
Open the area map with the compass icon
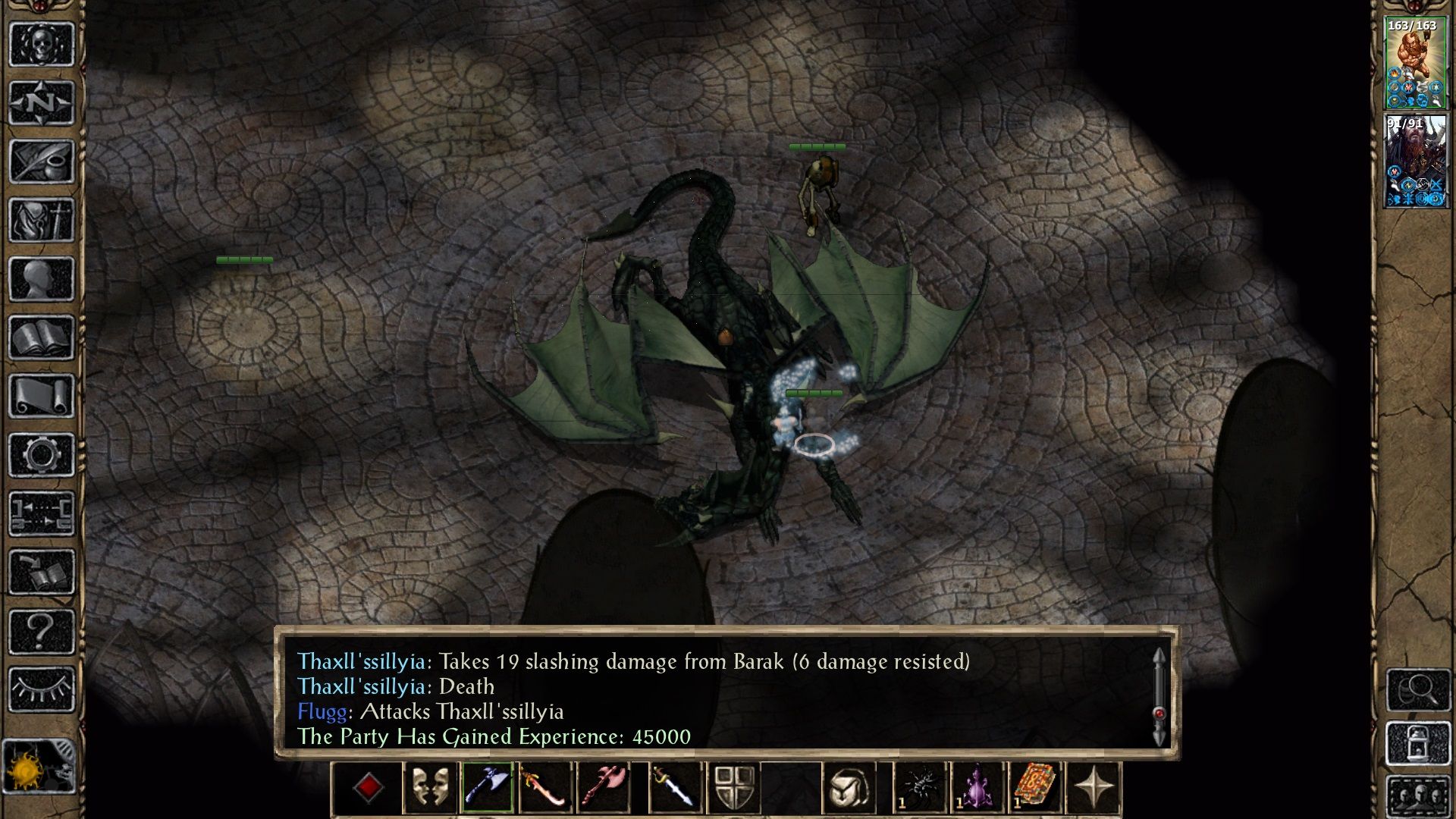42,102
